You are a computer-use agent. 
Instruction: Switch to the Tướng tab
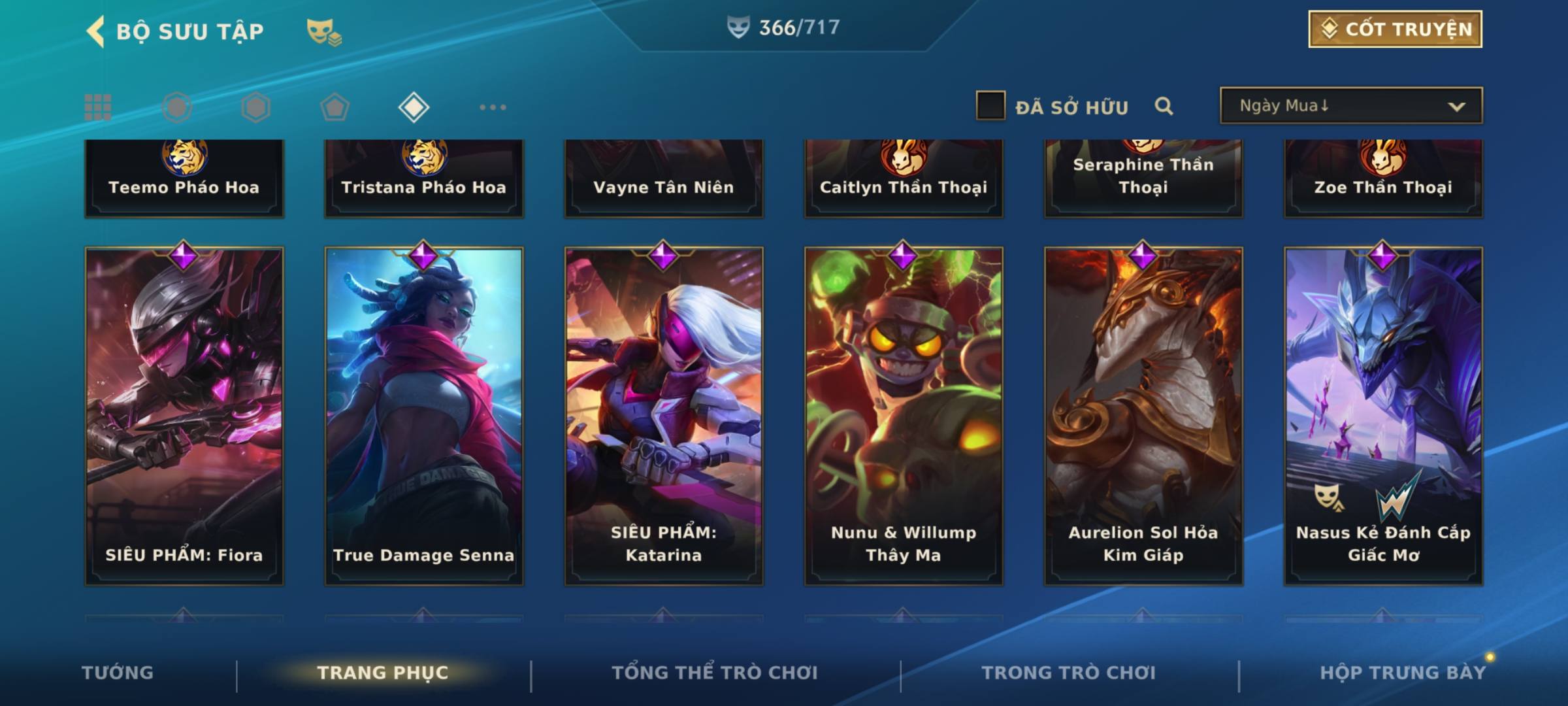(118, 673)
